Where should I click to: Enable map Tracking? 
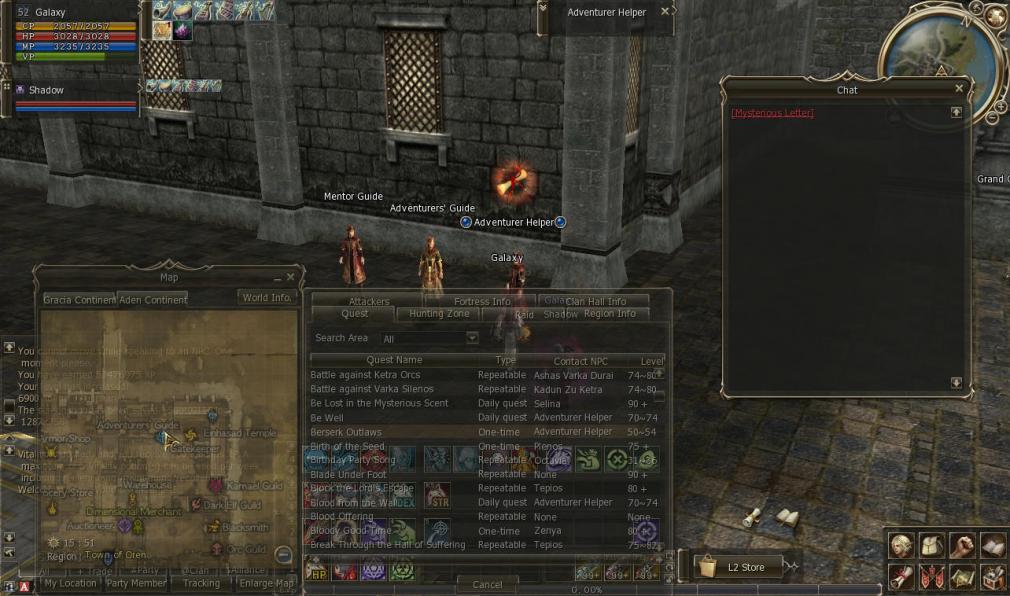pos(201,583)
